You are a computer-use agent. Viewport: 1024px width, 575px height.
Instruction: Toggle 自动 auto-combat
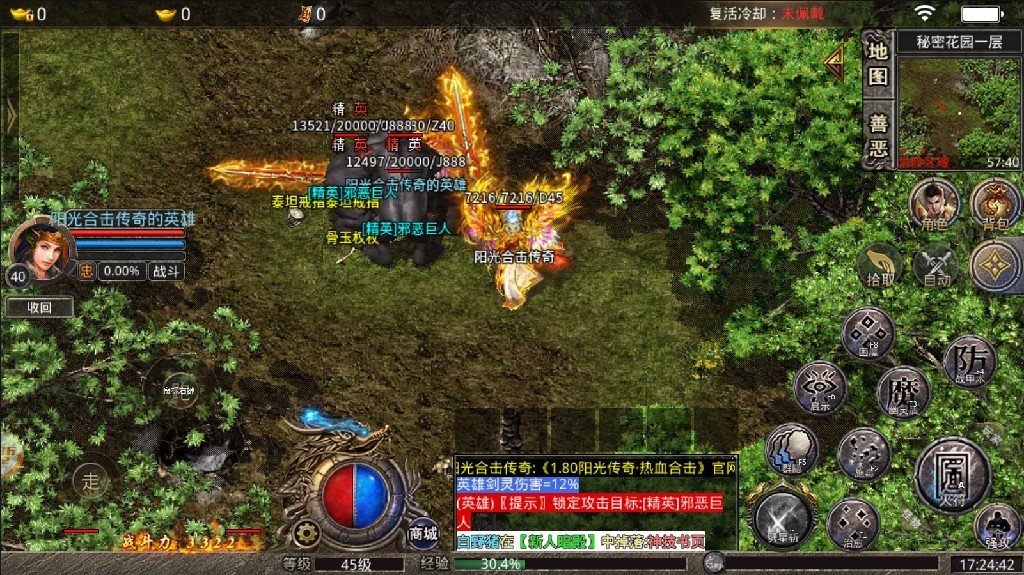pos(937,266)
